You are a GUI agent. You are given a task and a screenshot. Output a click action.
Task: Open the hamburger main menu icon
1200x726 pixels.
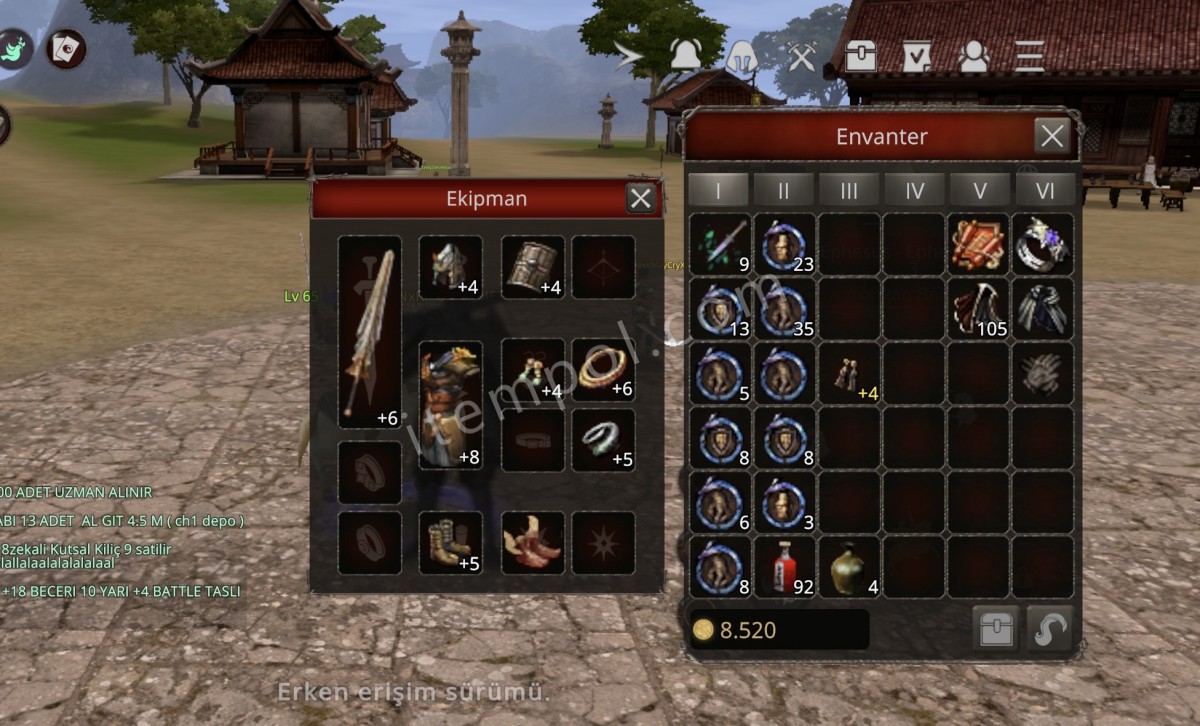1029,56
